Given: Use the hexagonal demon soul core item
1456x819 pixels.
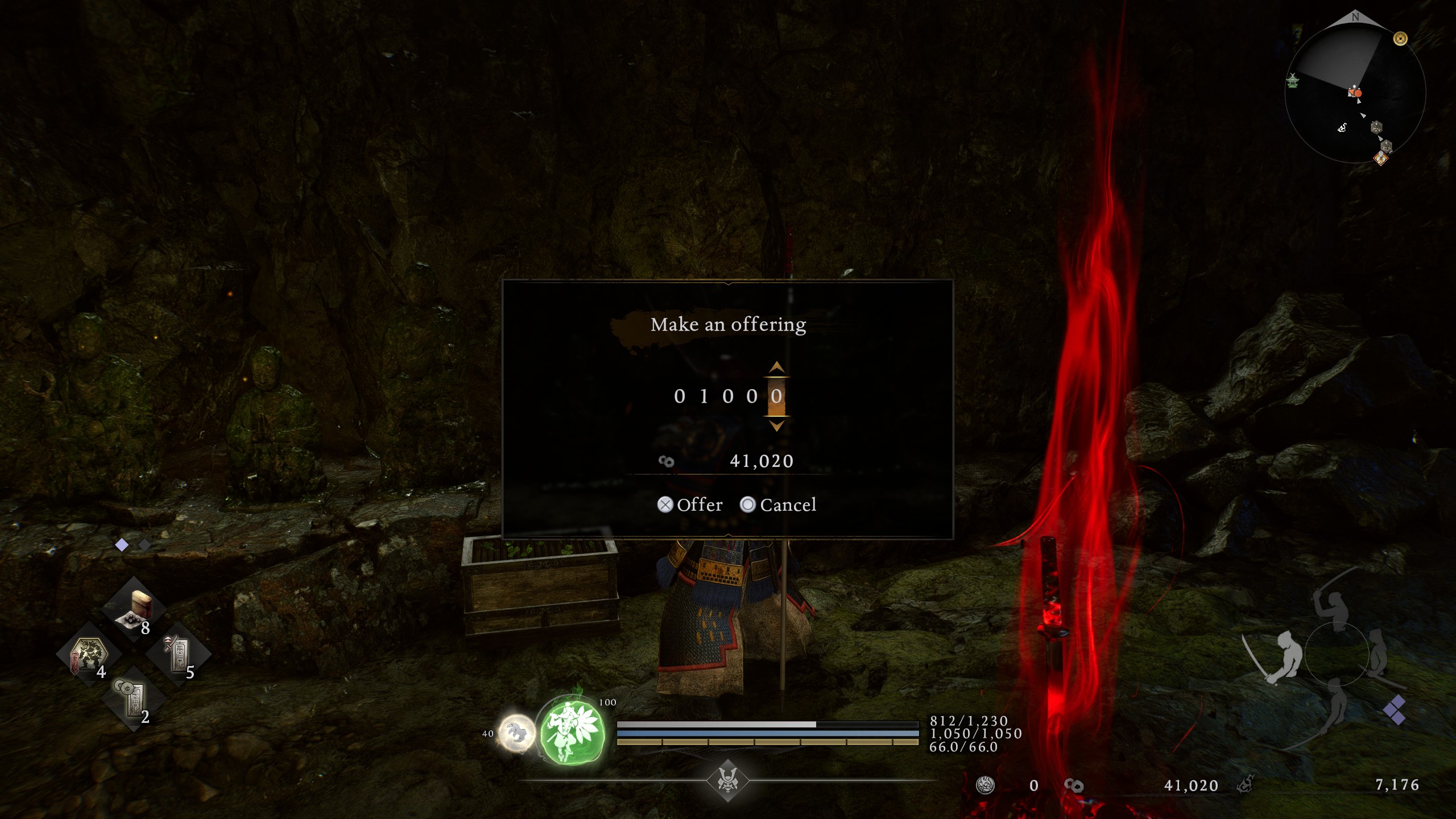Looking at the screenshot, I should pyautogui.click(x=89, y=655).
